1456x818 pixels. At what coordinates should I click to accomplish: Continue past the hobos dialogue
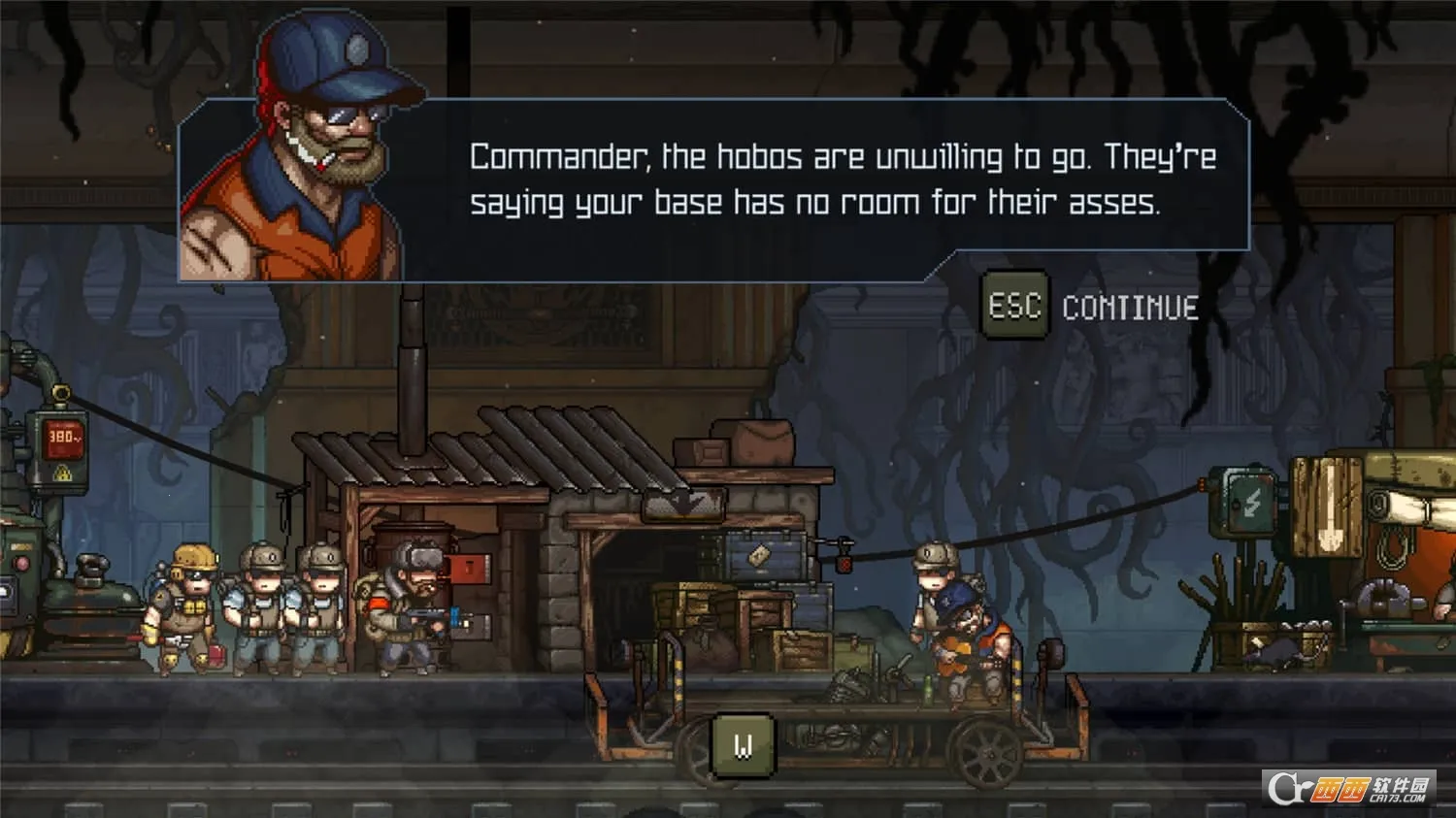click(1093, 307)
